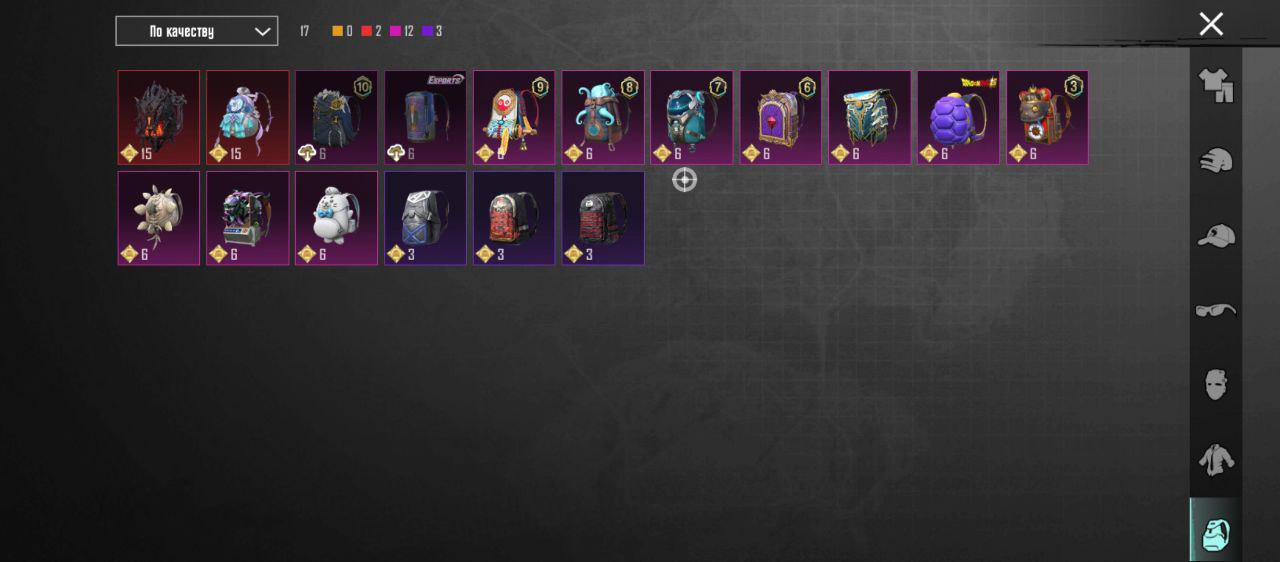
Task: Select the gray backpack with blue X straps
Action: (425, 217)
